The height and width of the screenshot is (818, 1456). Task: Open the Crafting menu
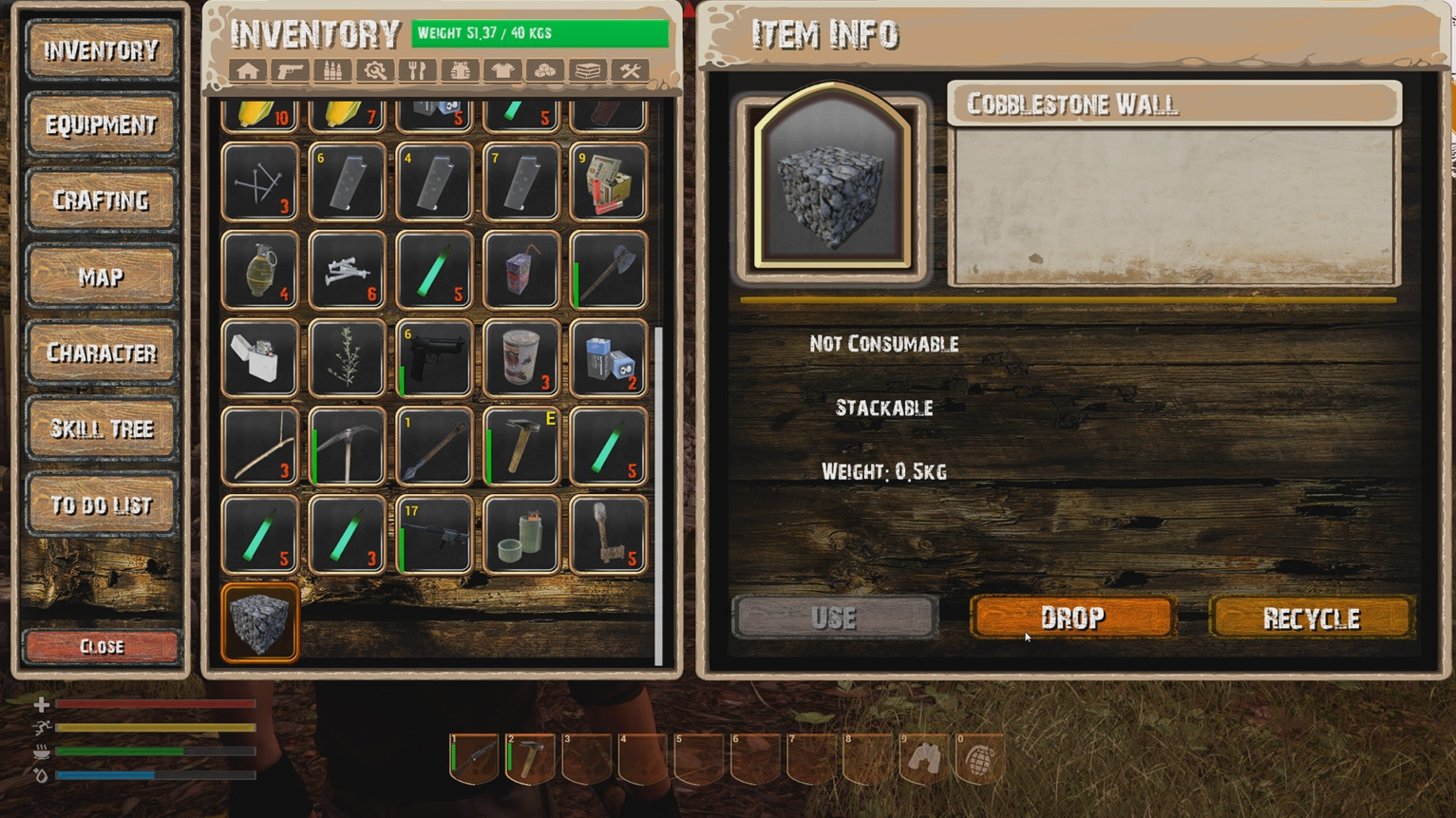tap(102, 200)
